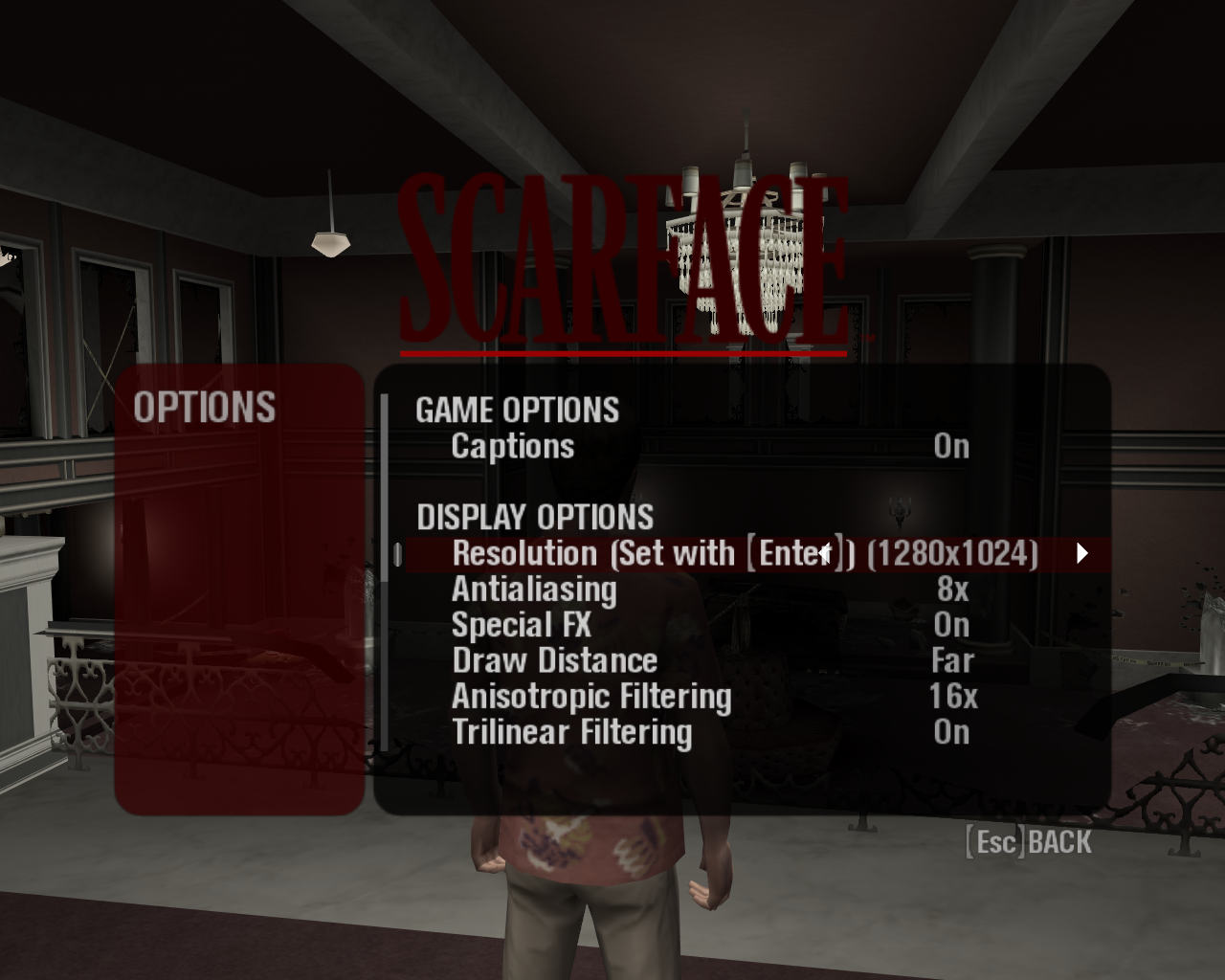Viewport: 1225px width, 980px height.
Task: Click the OPTIONS panel title
Action: [x=206, y=407]
